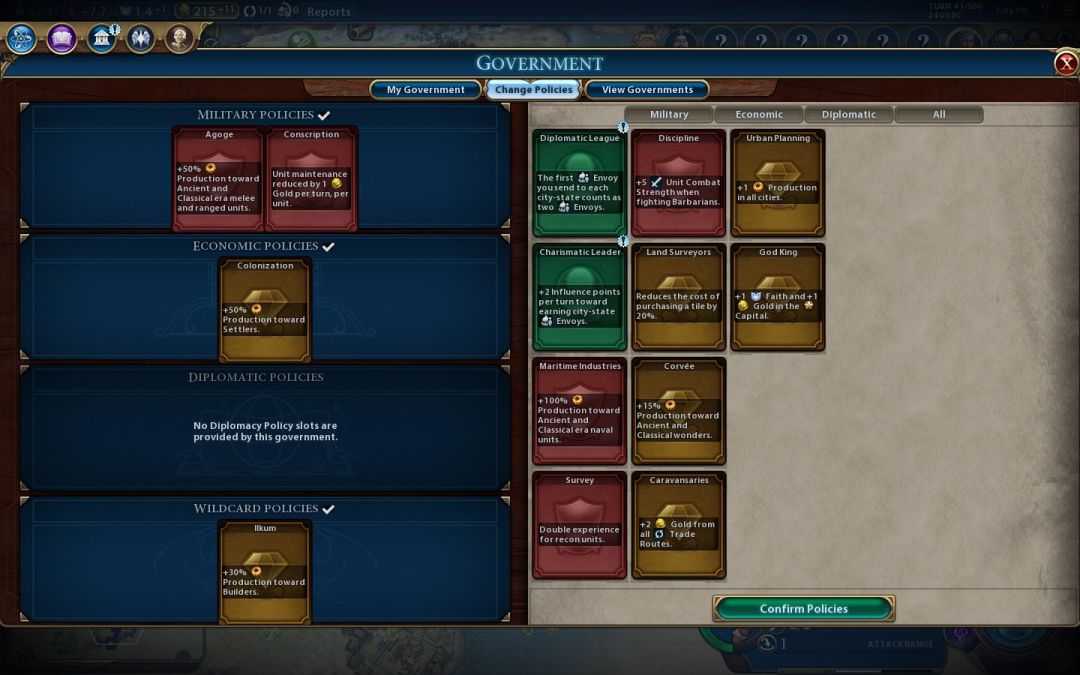Filter the list to Diplomatic policies
The width and height of the screenshot is (1080, 675).
[848, 114]
